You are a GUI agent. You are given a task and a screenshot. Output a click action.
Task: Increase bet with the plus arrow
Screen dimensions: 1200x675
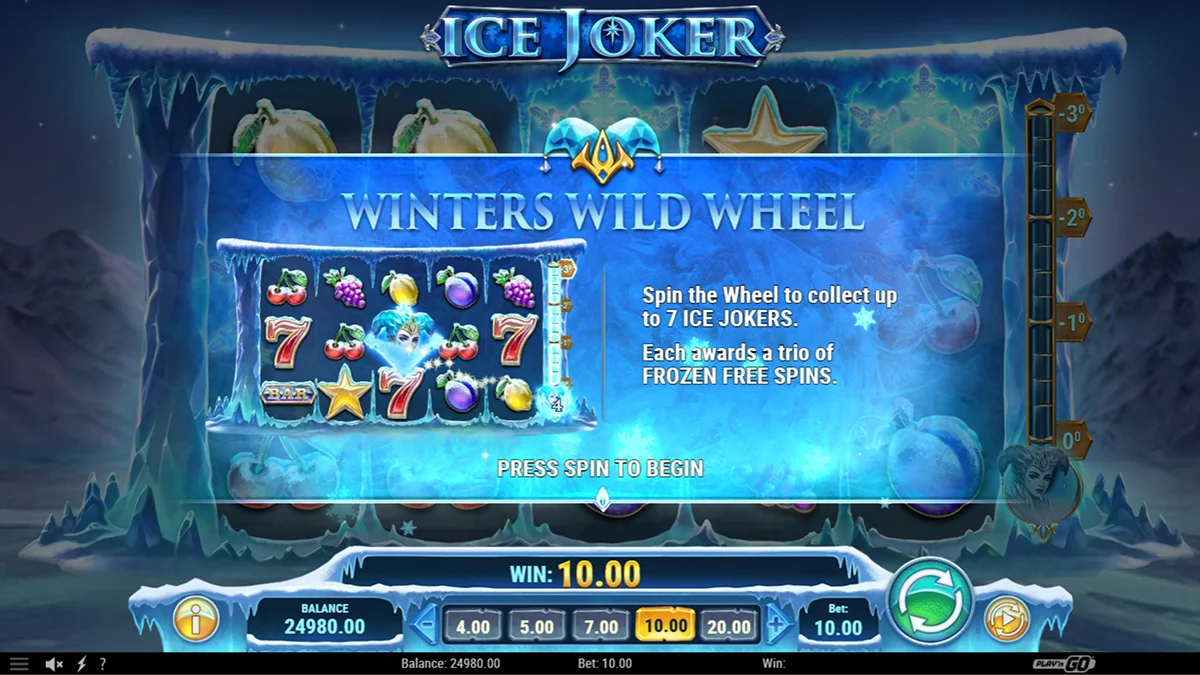778,627
